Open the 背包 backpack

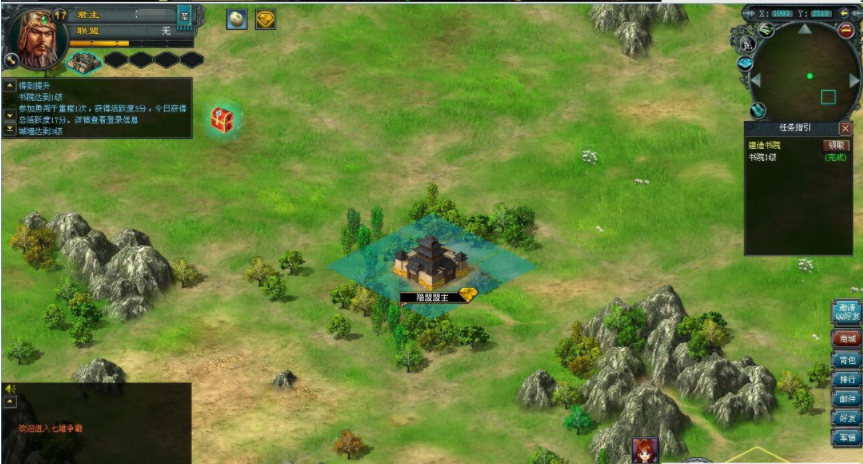coord(846,359)
